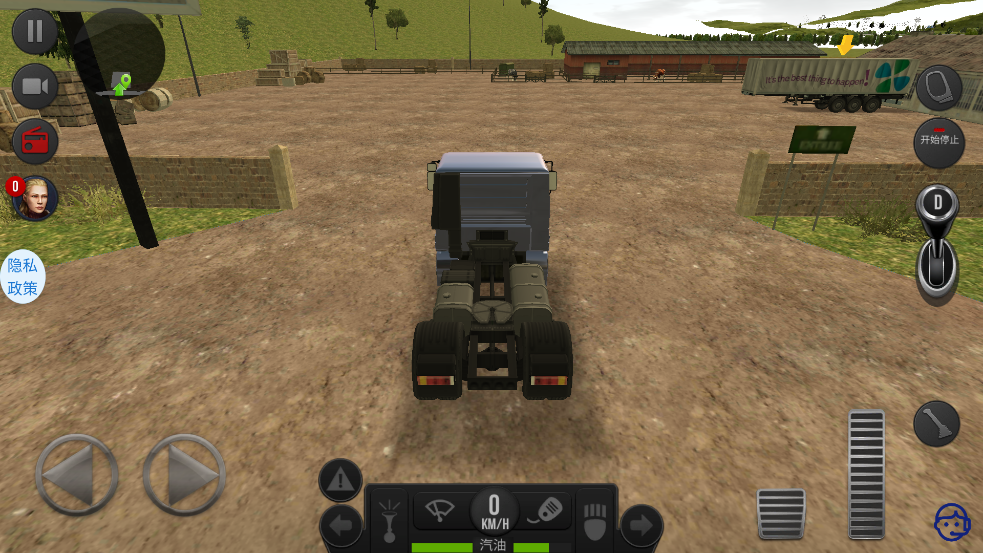Activate the right turn signal
The height and width of the screenshot is (553, 983).
[641, 525]
